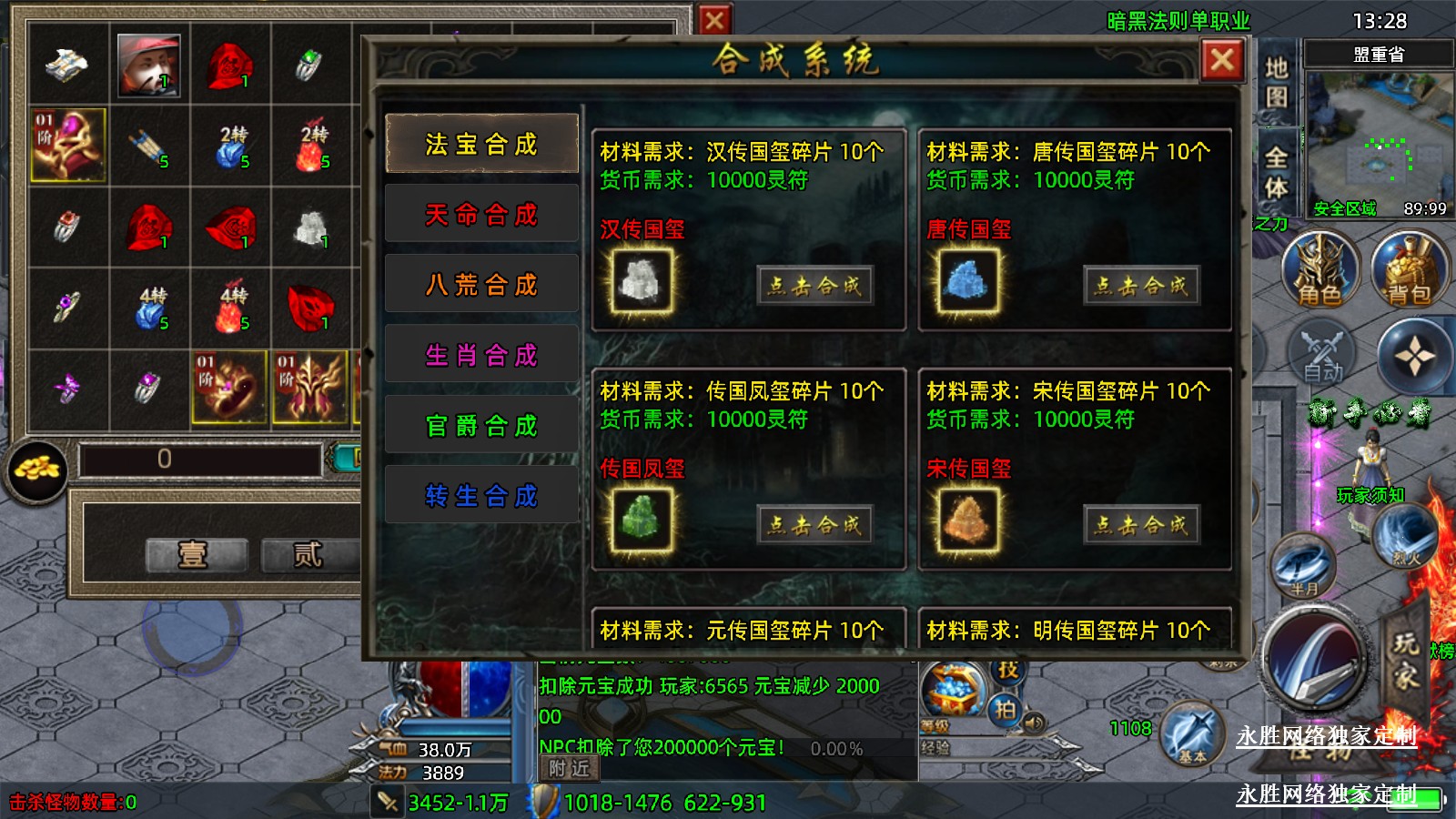The width and height of the screenshot is (1456, 819).
Task: Select the 八荒合成 tab
Action: (x=481, y=285)
